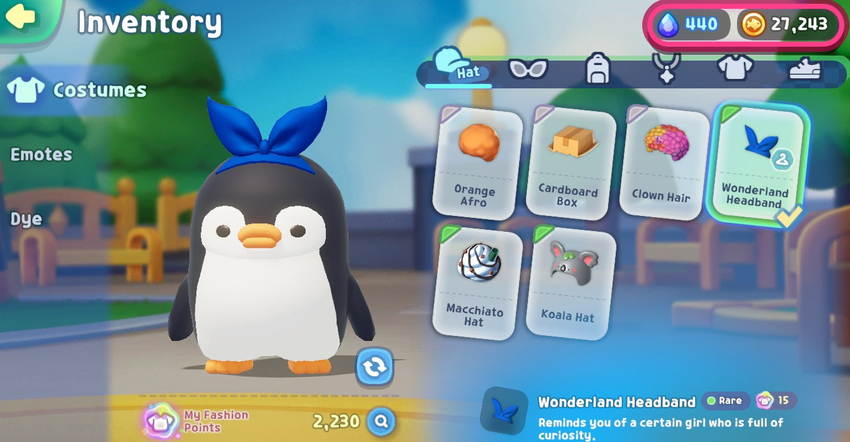
Task: Choose the Clown Hair item
Action: (x=663, y=160)
